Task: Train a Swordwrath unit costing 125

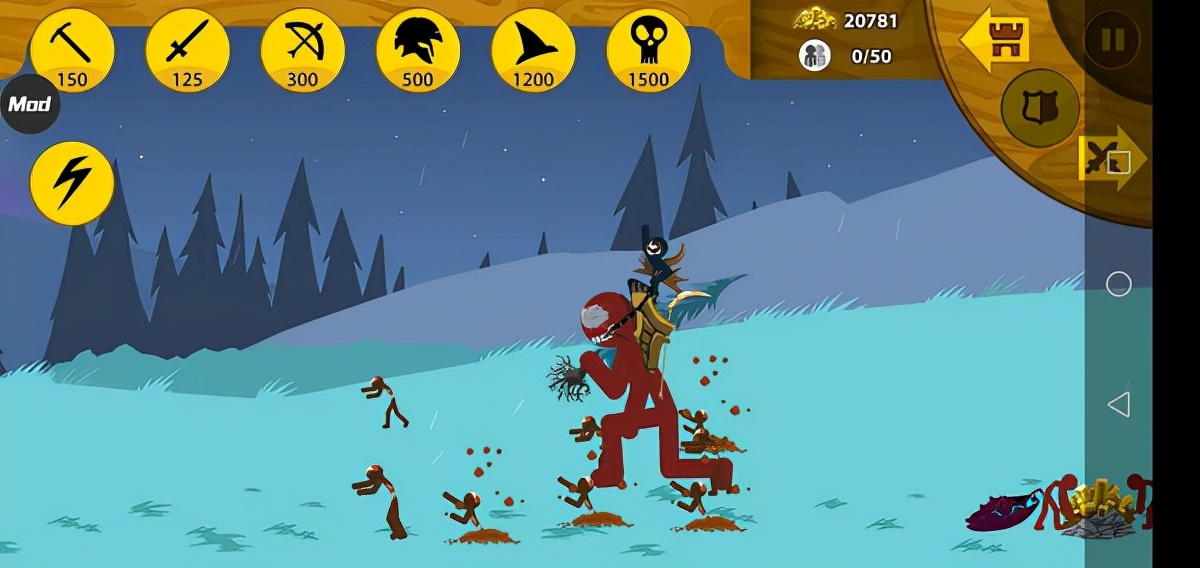Action: (187, 50)
